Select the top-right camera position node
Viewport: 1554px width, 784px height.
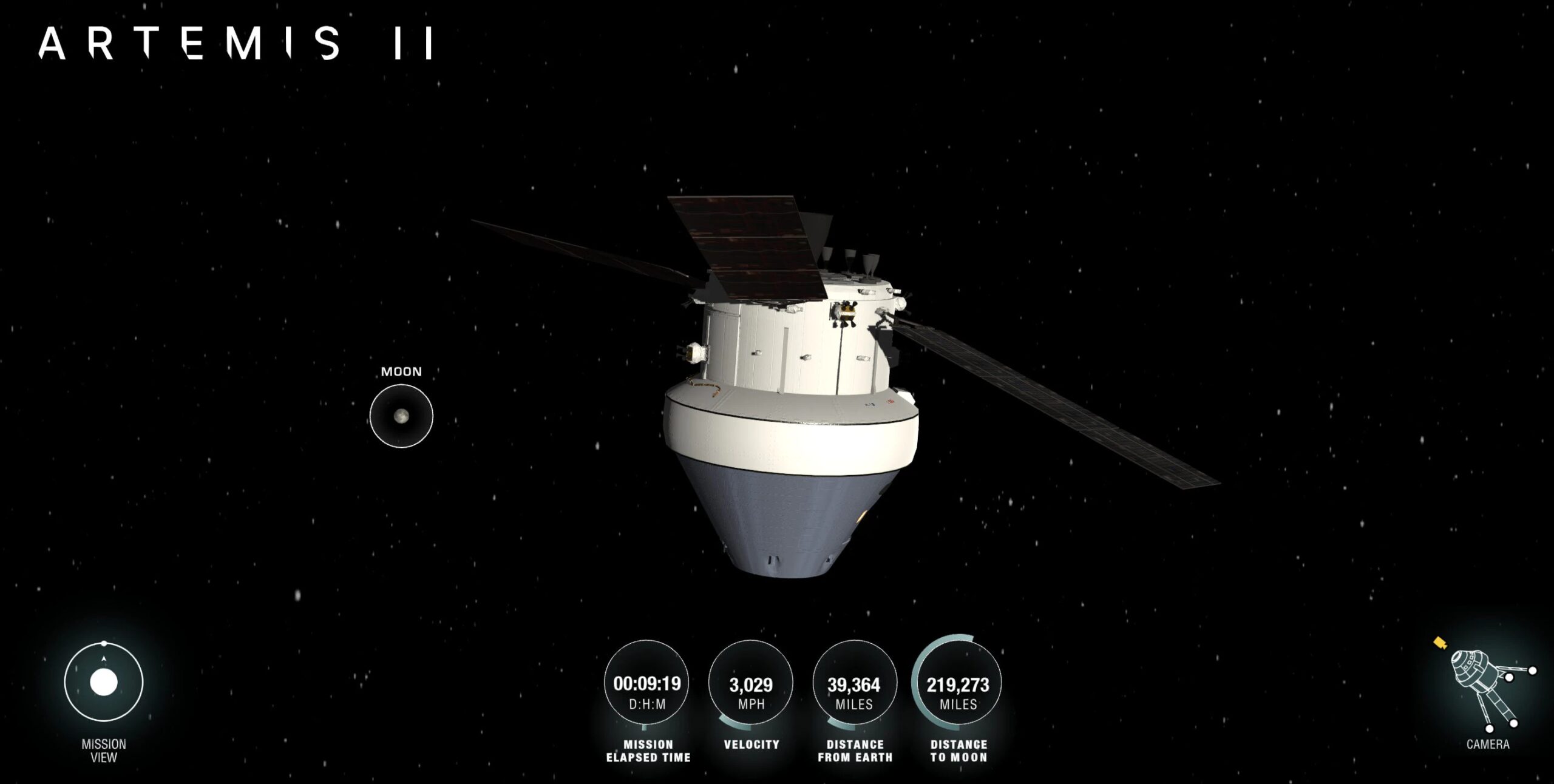[x=1532, y=671]
